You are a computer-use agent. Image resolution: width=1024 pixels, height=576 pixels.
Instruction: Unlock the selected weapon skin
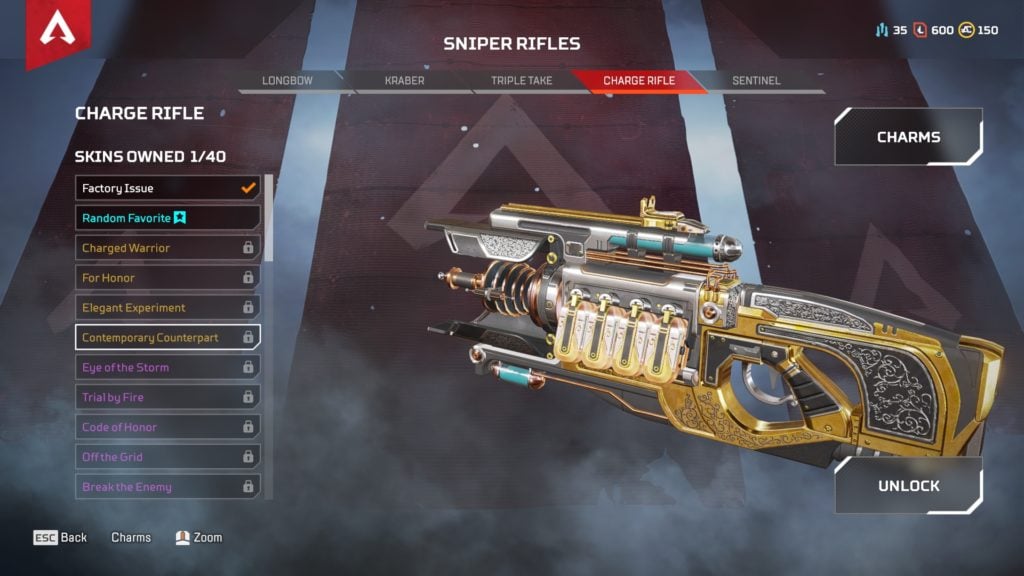(908, 486)
